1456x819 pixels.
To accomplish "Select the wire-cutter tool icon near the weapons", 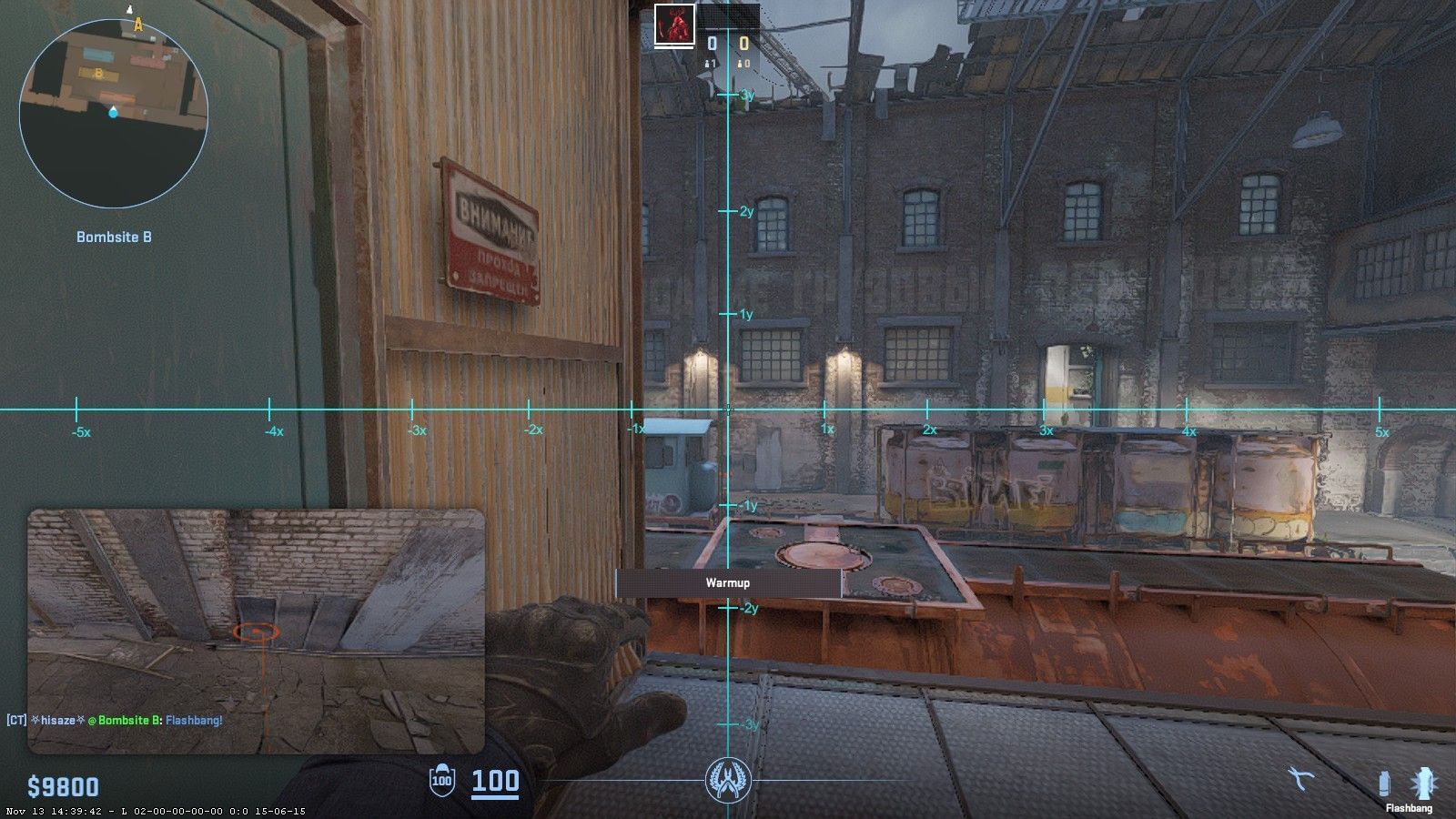I will 1299,779.
